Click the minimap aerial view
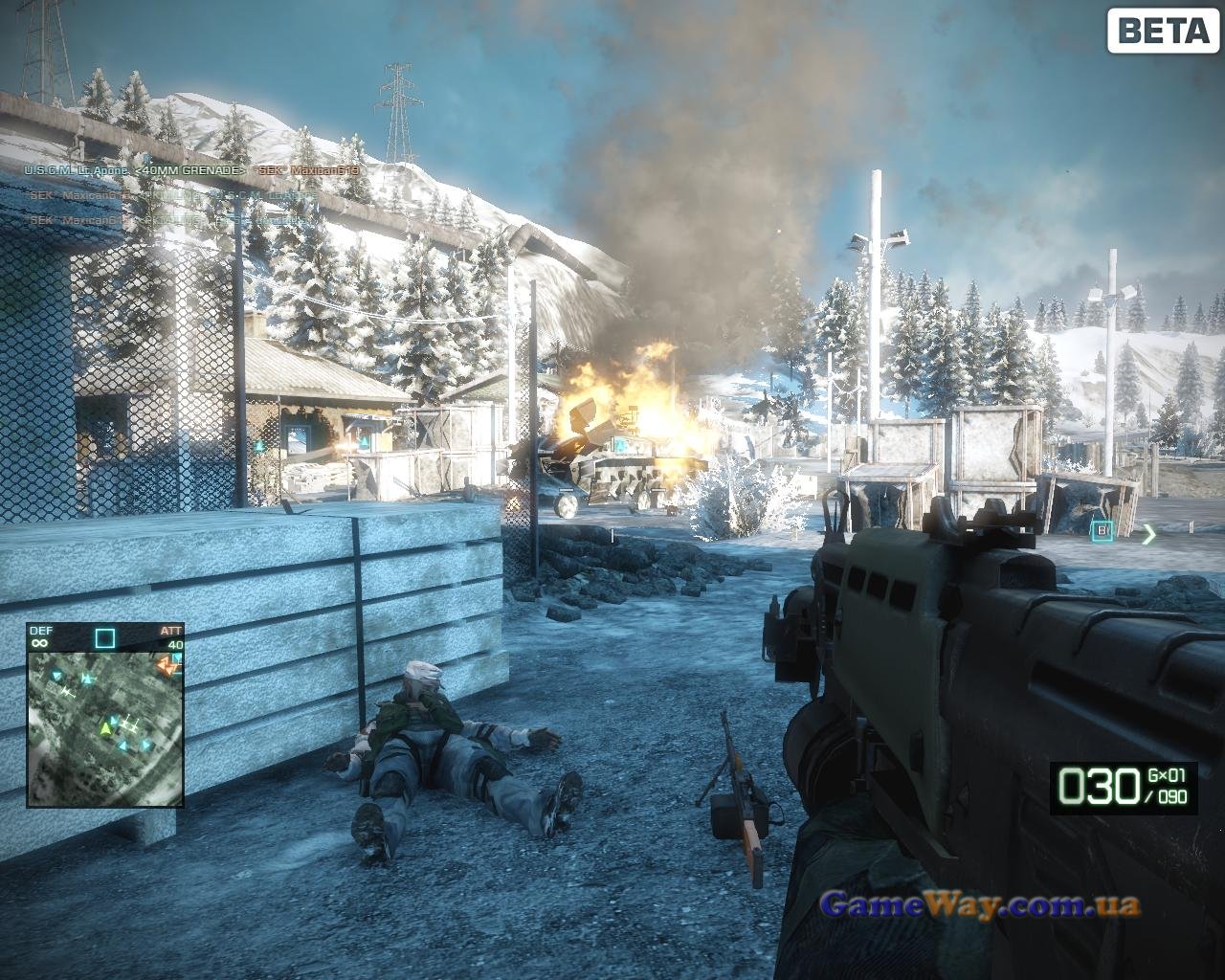1225x980 pixels. click(104, 727)
